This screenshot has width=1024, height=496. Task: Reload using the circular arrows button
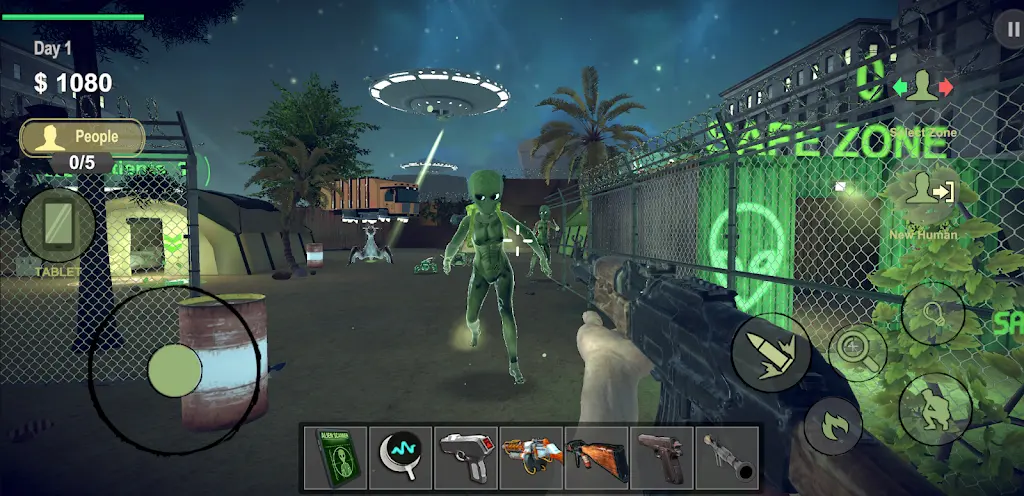click(x=833, y=425)
